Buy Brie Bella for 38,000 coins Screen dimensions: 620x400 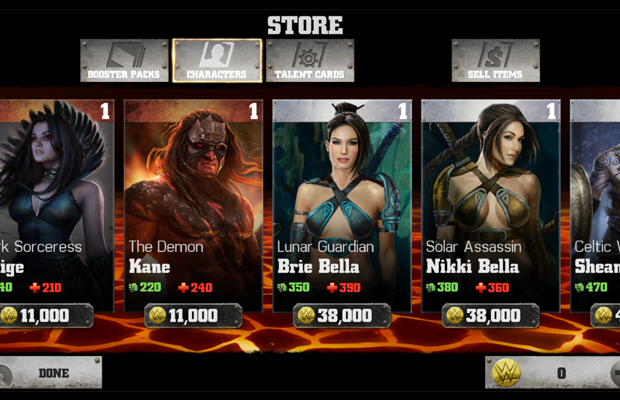(x=342, y=316)
